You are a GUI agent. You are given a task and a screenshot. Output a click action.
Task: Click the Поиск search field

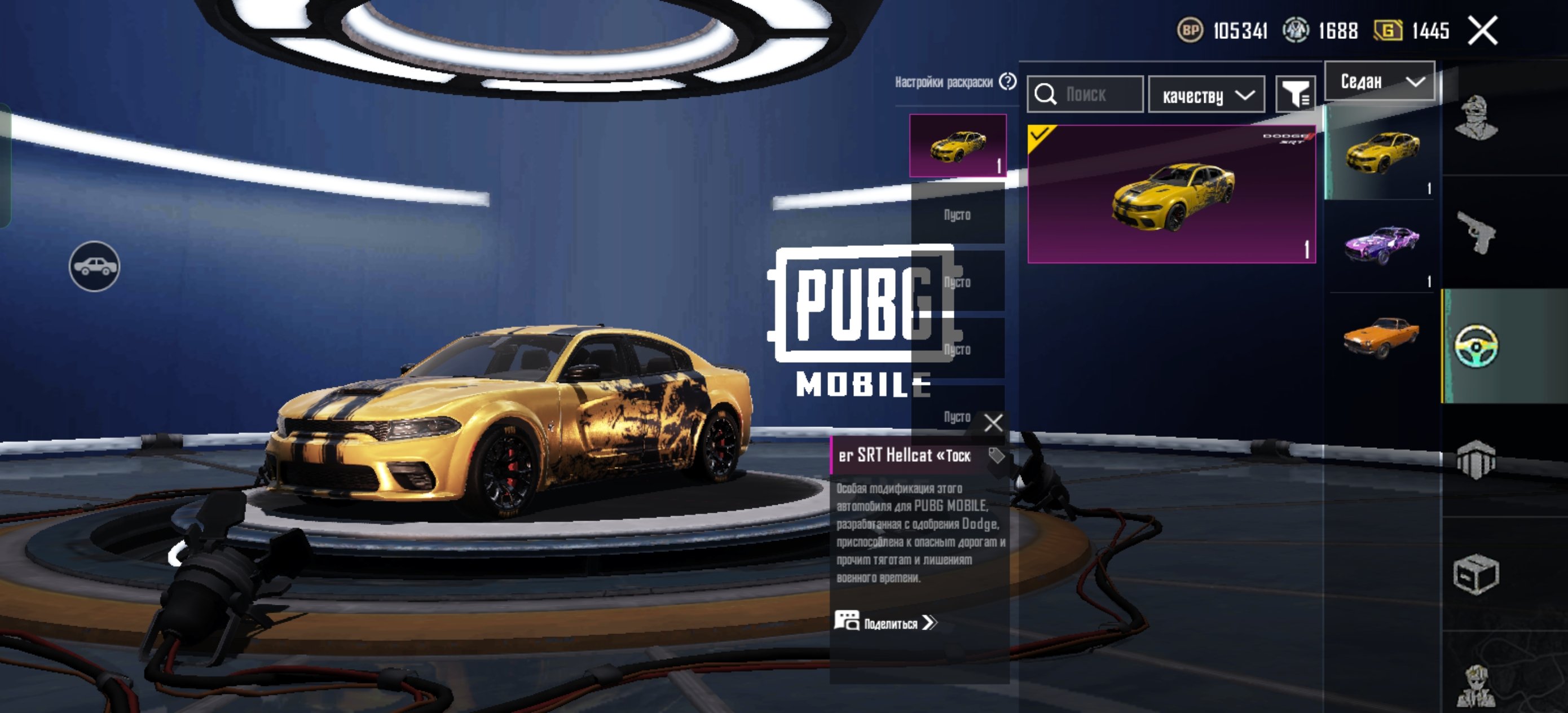[x=1085, y=94]
